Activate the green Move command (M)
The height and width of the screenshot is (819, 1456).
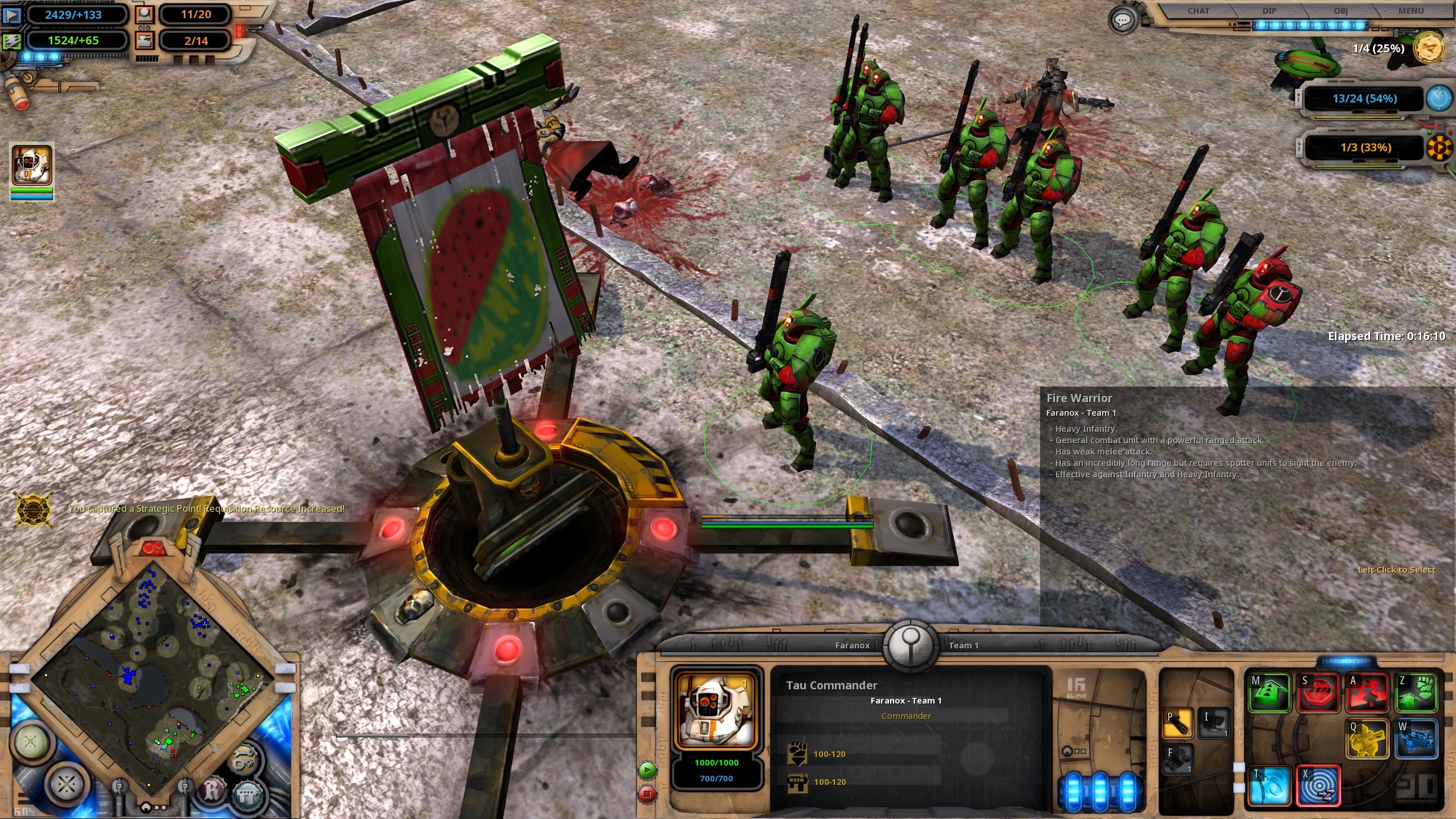[1269, 692]
